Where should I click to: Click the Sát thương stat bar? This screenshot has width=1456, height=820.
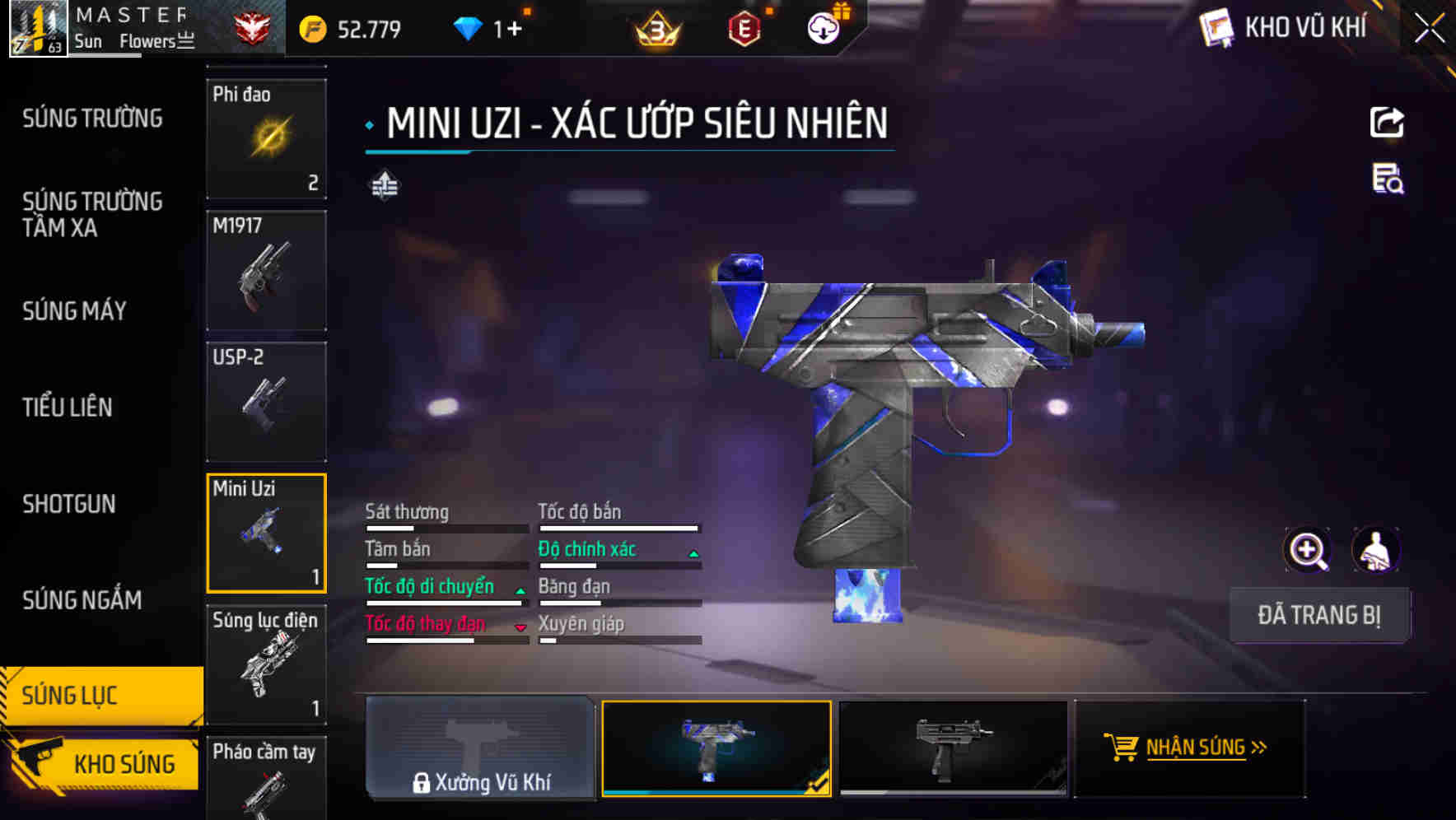pyautogui.click(x=445, y=527)
